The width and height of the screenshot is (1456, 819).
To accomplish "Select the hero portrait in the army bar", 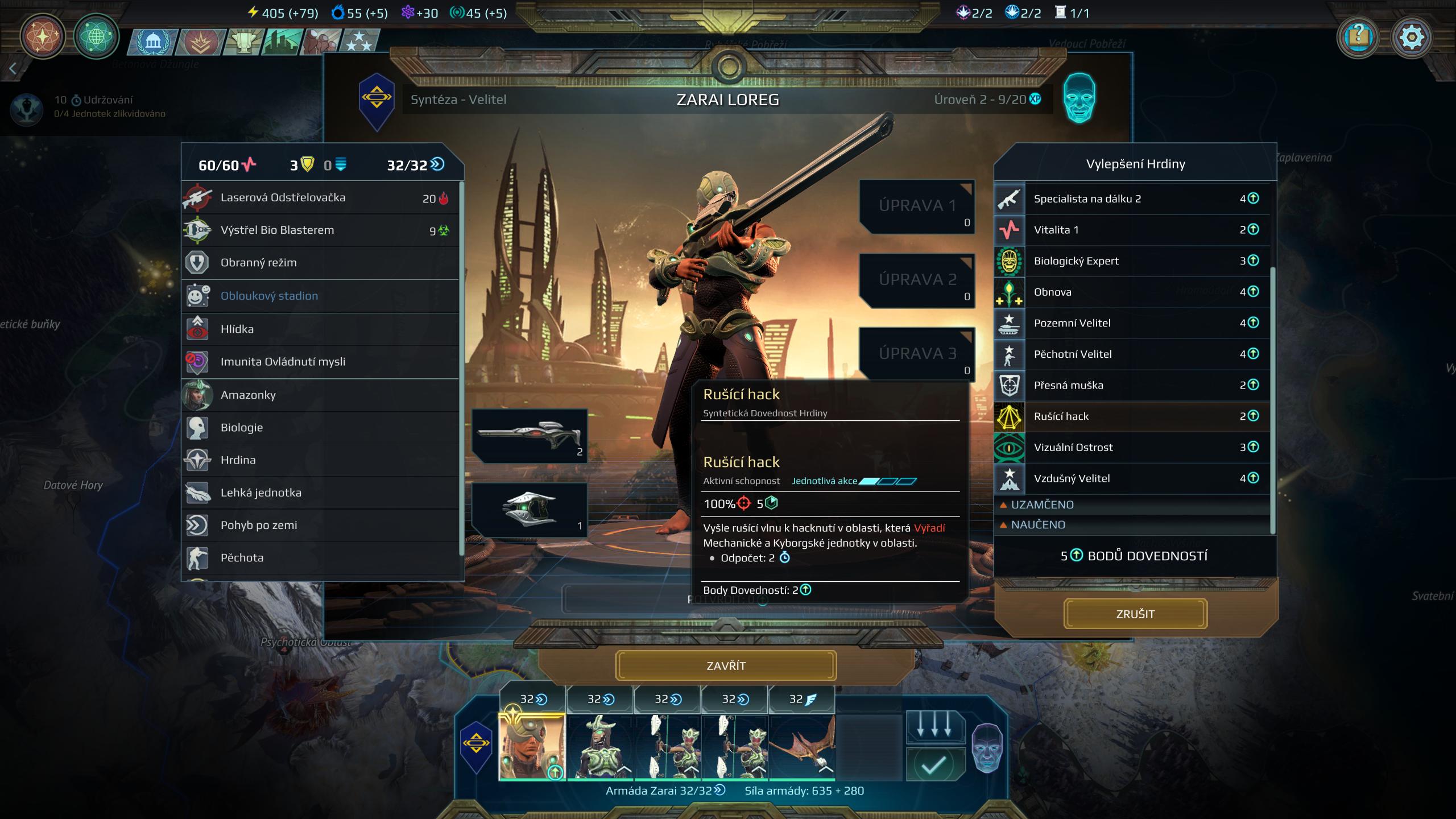I will pyautogui.click(x=532, y=746).
